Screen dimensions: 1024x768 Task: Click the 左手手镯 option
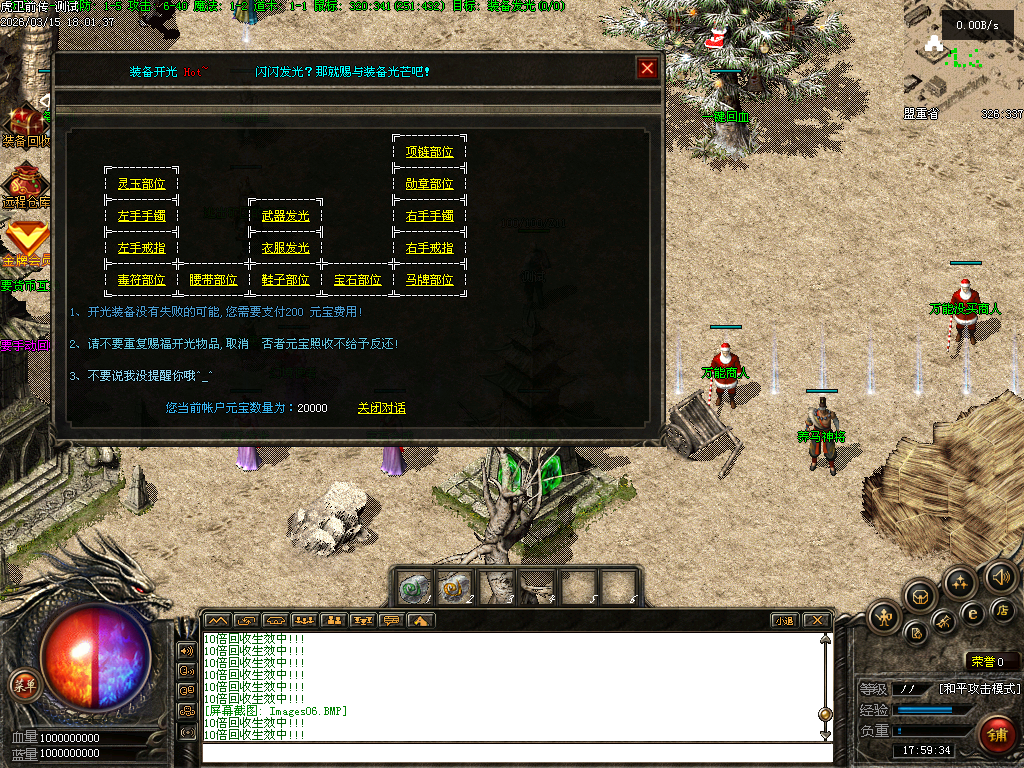click(x=141, y=216)
